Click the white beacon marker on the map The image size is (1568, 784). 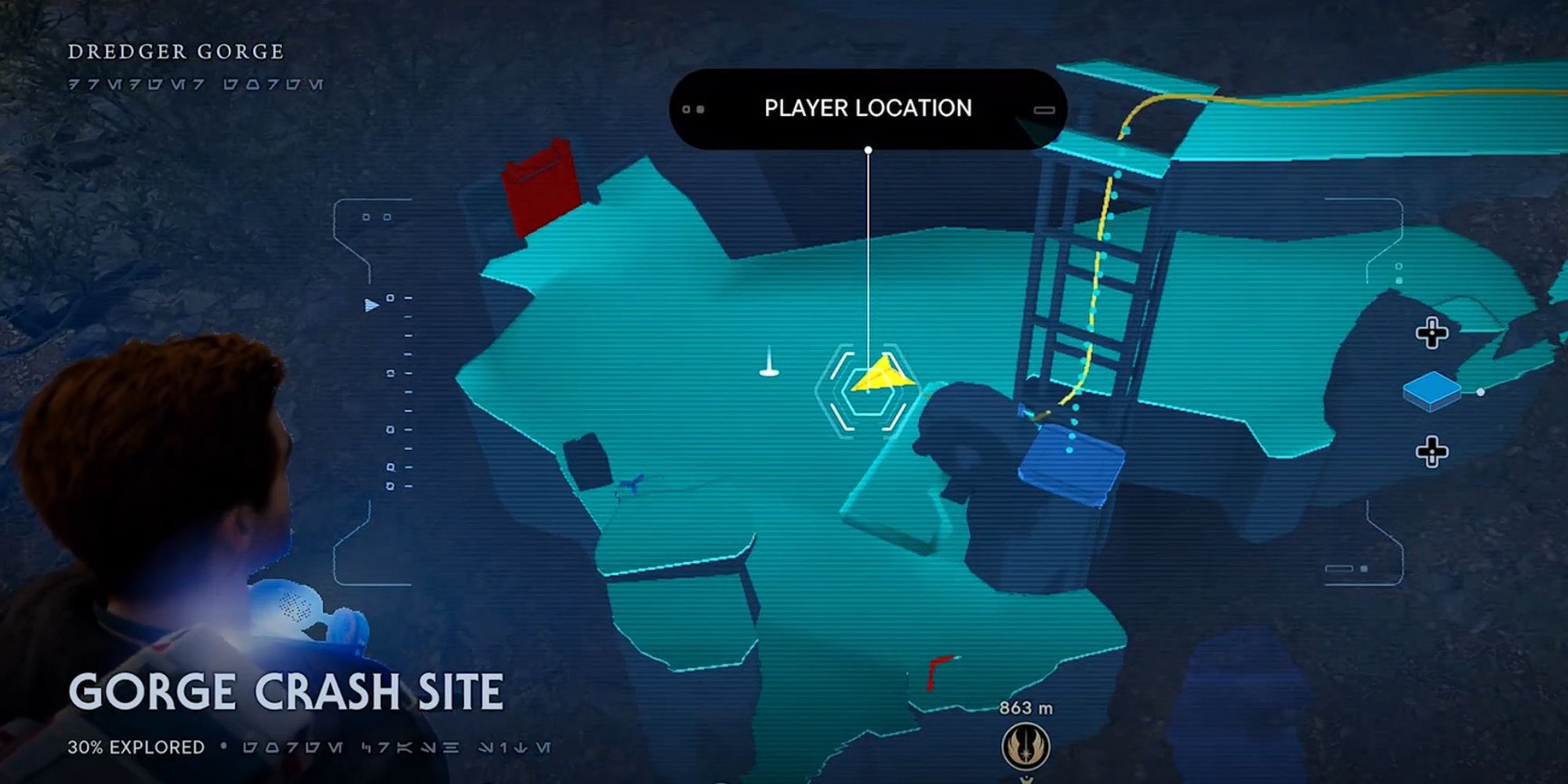pyautogui.click(x=769, y=363)
